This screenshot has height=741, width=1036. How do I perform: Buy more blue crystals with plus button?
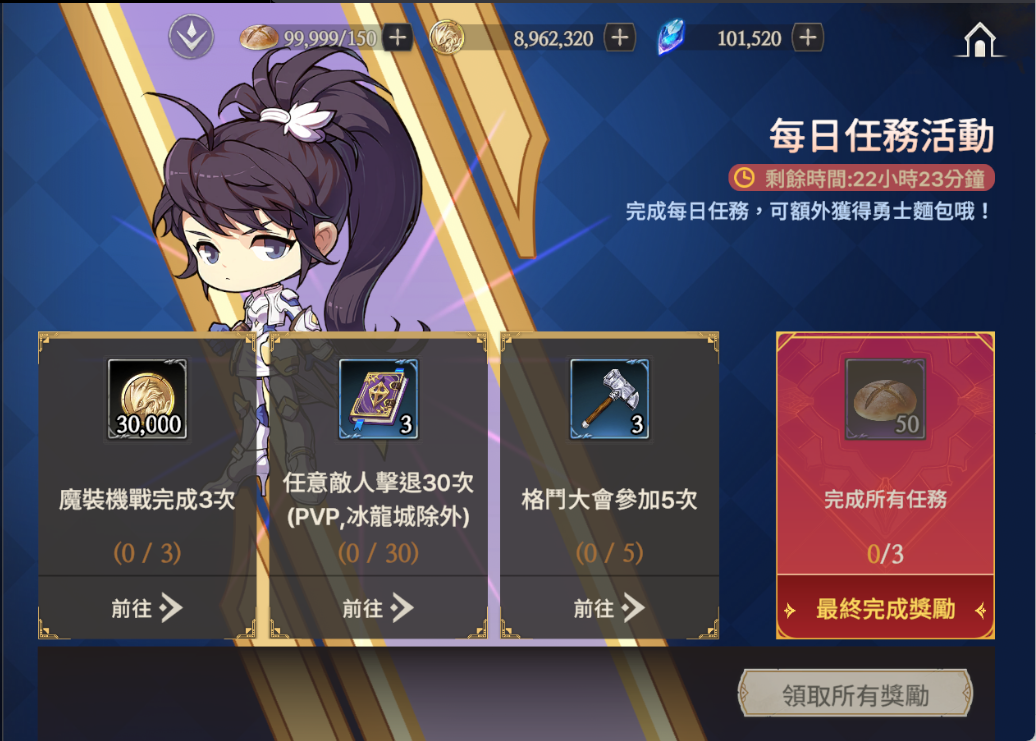(x=807, y=38)
